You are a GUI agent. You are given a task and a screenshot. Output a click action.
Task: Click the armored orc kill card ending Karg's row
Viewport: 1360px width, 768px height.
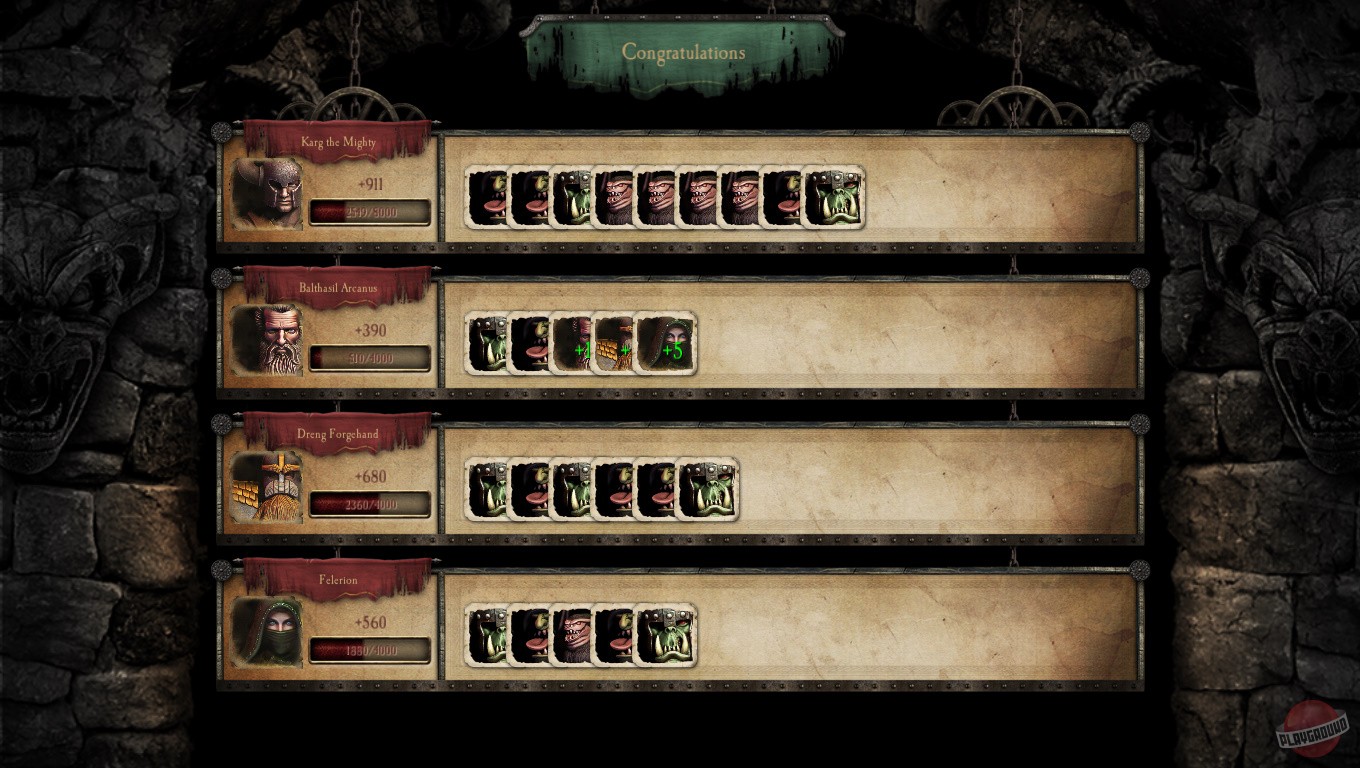click(831, 198)
